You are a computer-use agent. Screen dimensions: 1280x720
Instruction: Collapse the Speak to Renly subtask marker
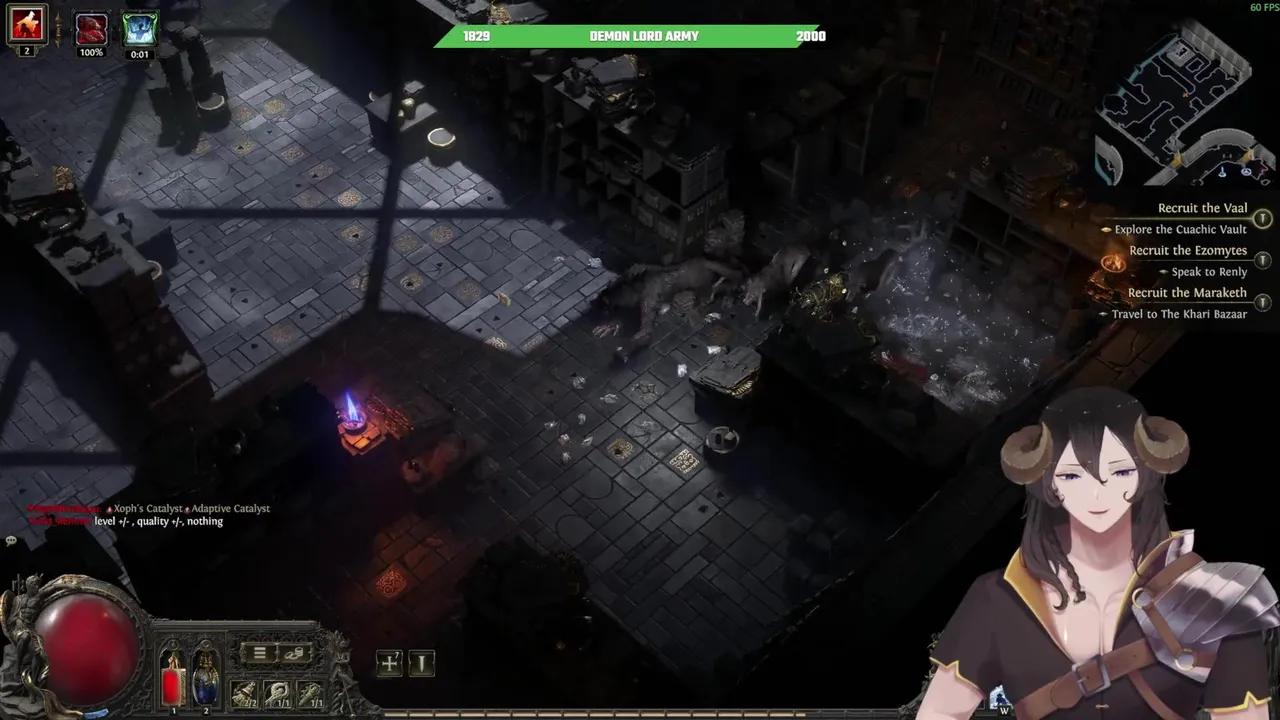(1165, 271)
